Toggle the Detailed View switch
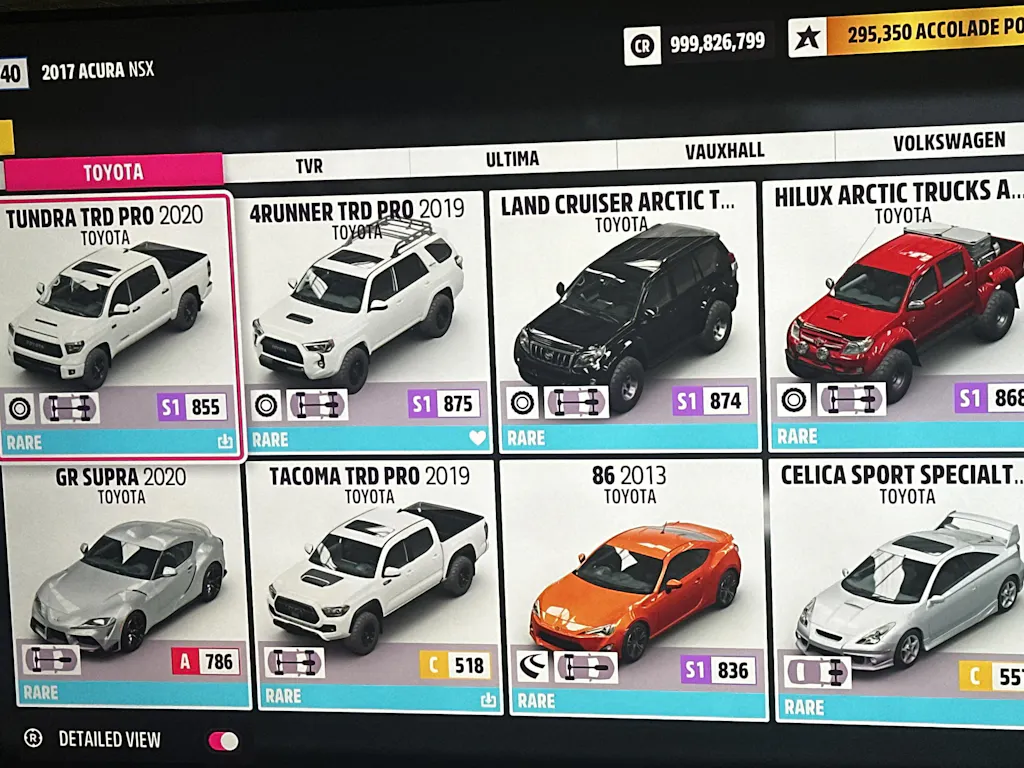1024x768 pixels. point(223,741)
